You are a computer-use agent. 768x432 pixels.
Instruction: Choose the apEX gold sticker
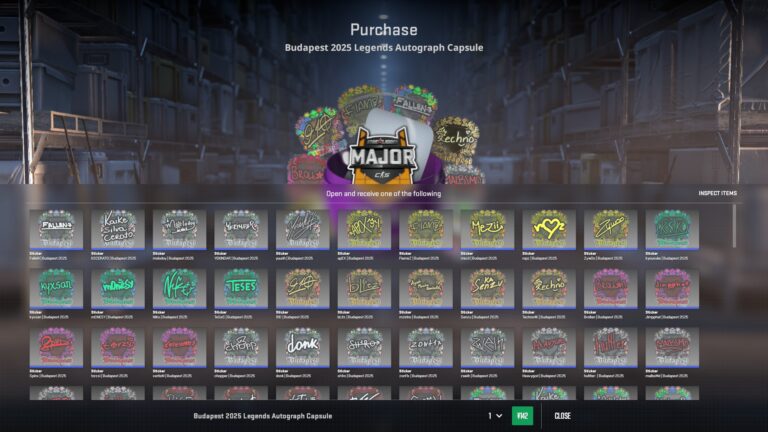click(x=364, y=229)
